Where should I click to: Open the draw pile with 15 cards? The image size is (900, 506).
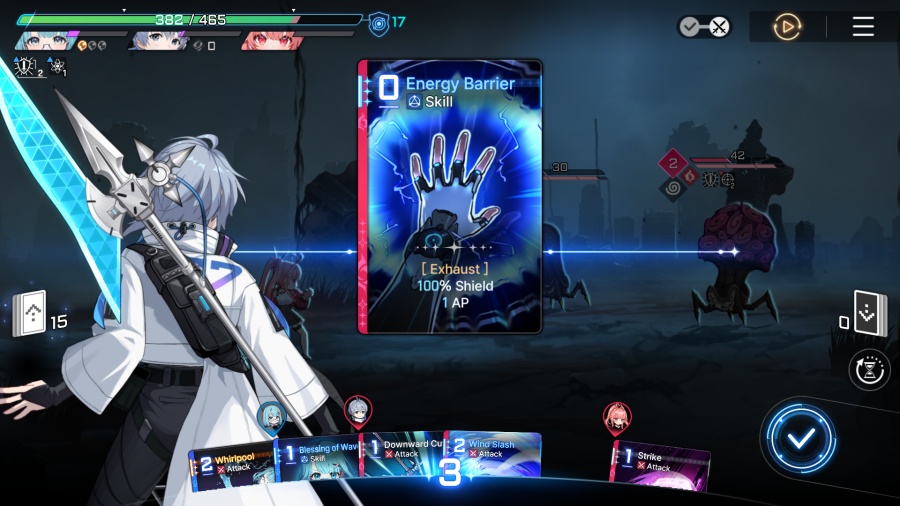point(32,315)
